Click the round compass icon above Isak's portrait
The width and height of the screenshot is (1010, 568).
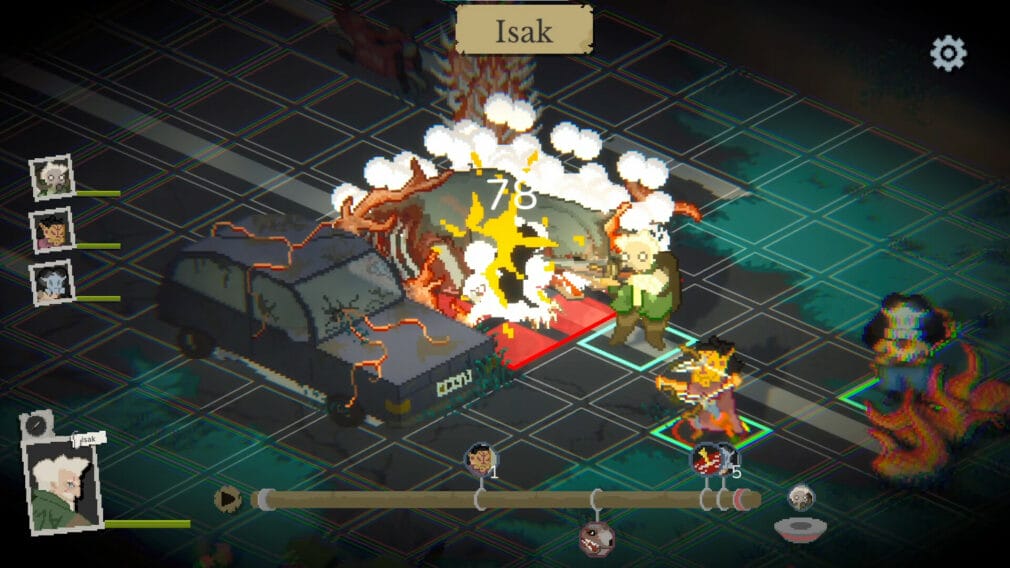coord(37,424)
